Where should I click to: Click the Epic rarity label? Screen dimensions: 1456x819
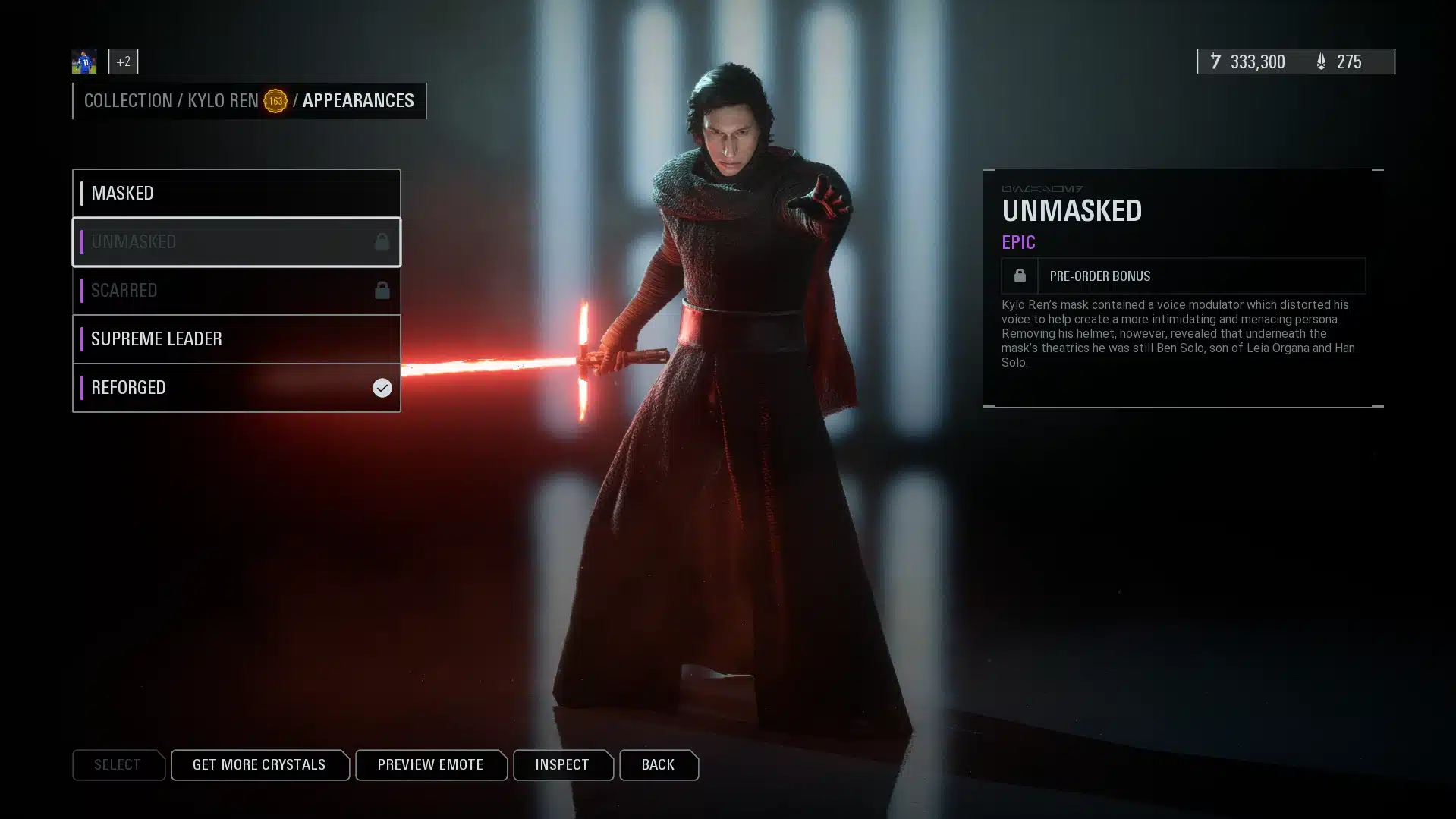click(x=1018, y=242)
